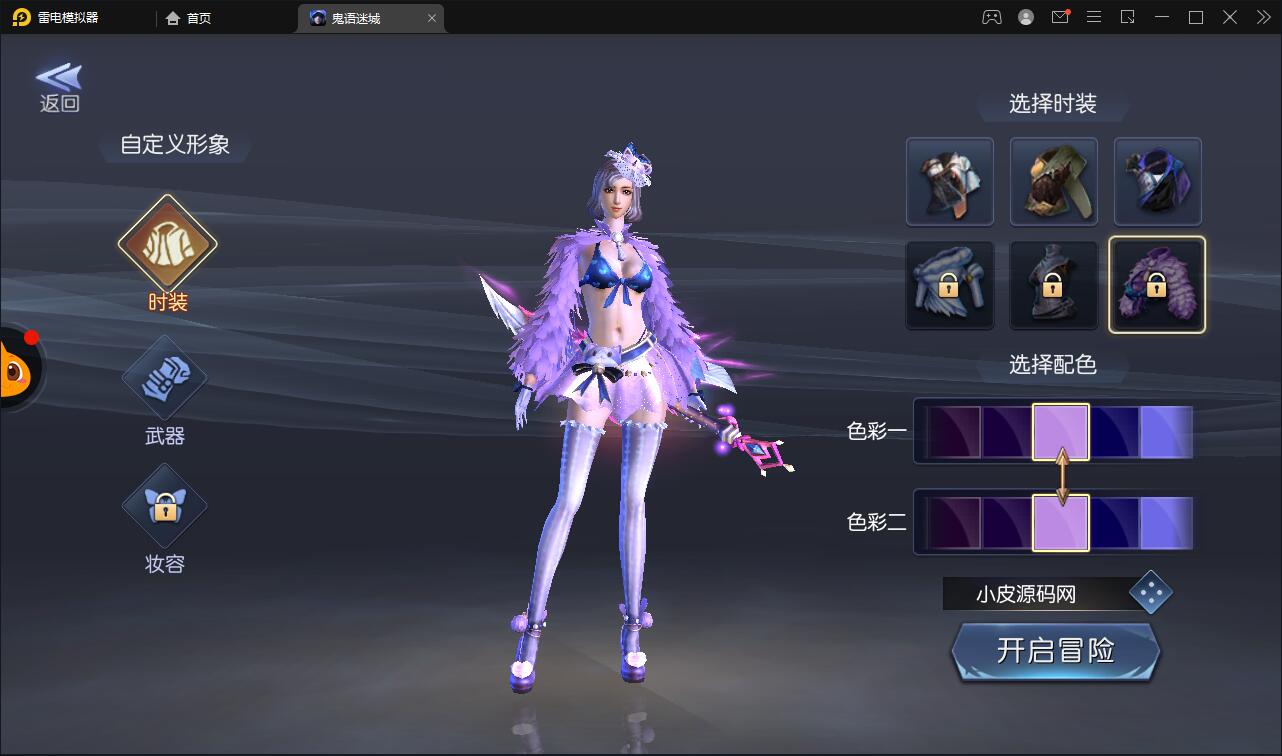Select the locked black outfit thumbnail
This screenshot has width=1282, height=756.
[x=1053, y=285]
